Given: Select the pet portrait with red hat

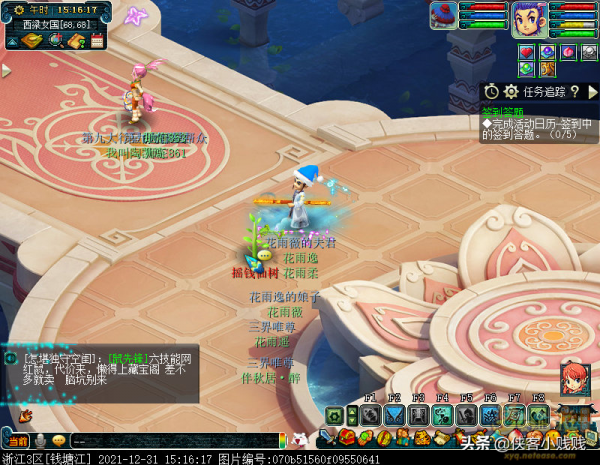Looking at the screenshot, I should (x=445, y=15).
